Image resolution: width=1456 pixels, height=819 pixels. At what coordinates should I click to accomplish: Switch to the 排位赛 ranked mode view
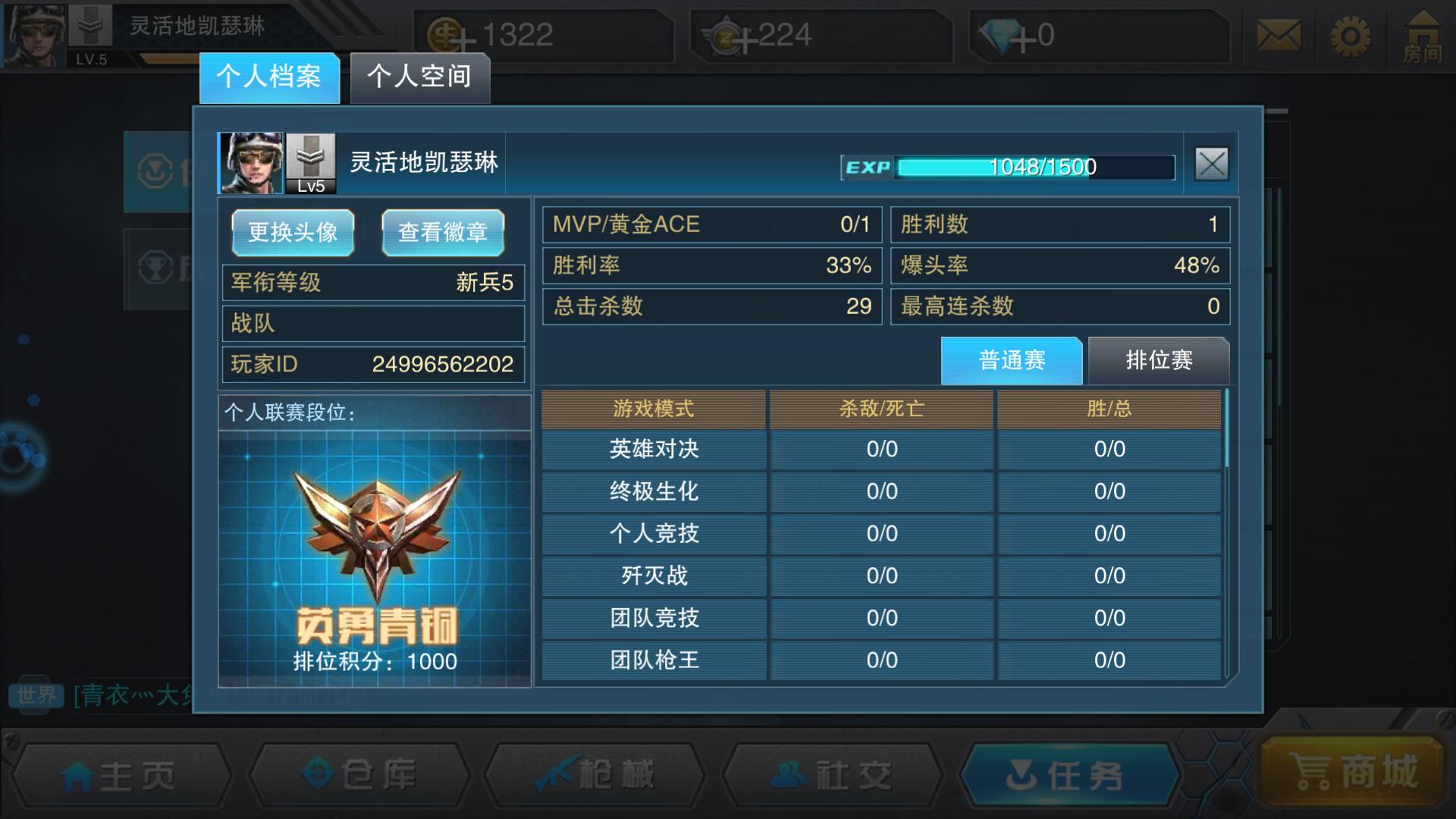pos(1159,360)
